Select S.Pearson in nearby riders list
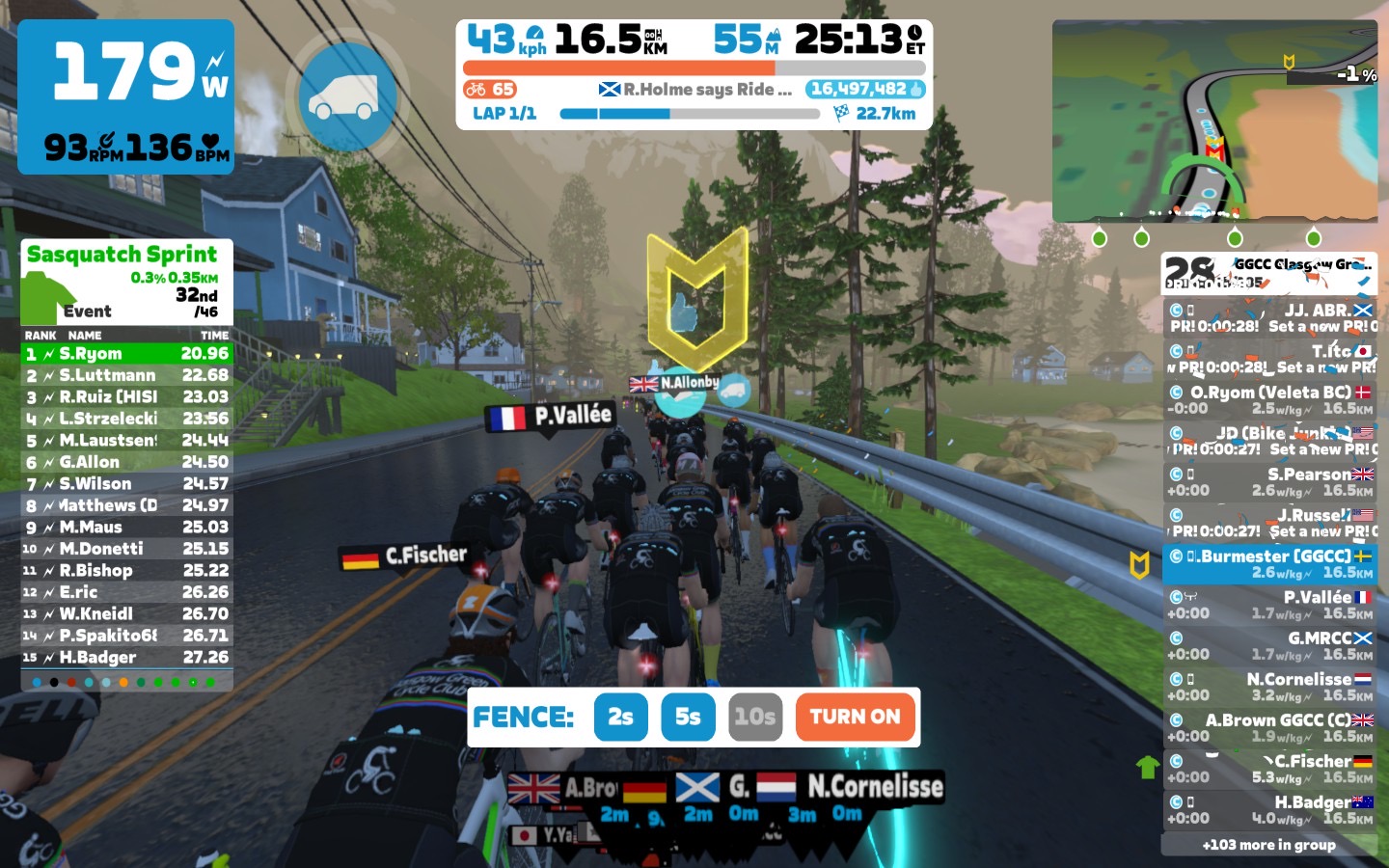This screenshot has width=1389, height=868. click(1268, 481)
